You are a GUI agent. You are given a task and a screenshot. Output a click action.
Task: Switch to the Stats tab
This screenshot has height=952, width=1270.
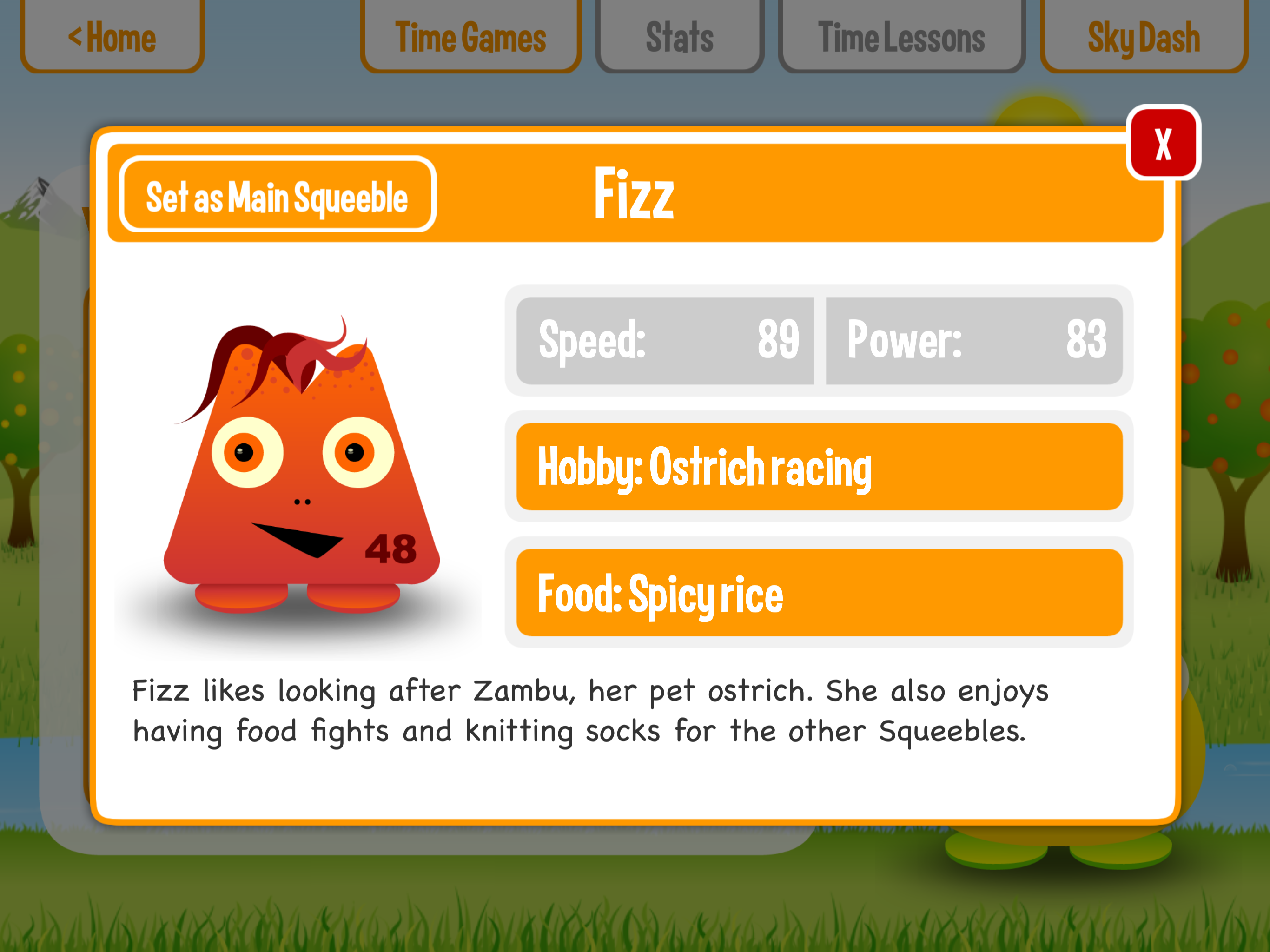[680, 37]
